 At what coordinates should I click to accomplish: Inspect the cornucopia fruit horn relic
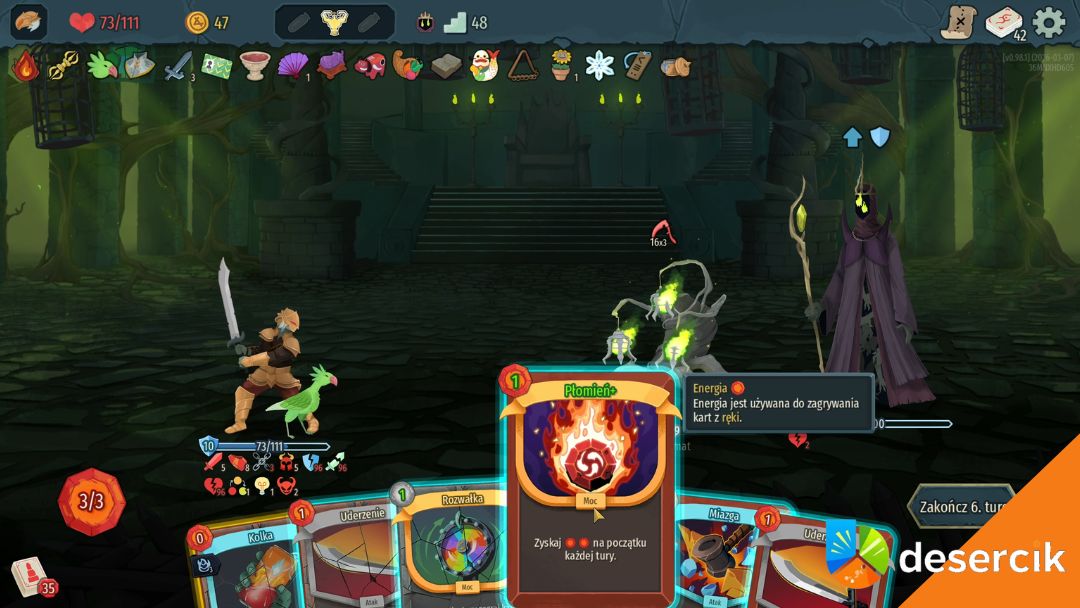coord(406,66)
